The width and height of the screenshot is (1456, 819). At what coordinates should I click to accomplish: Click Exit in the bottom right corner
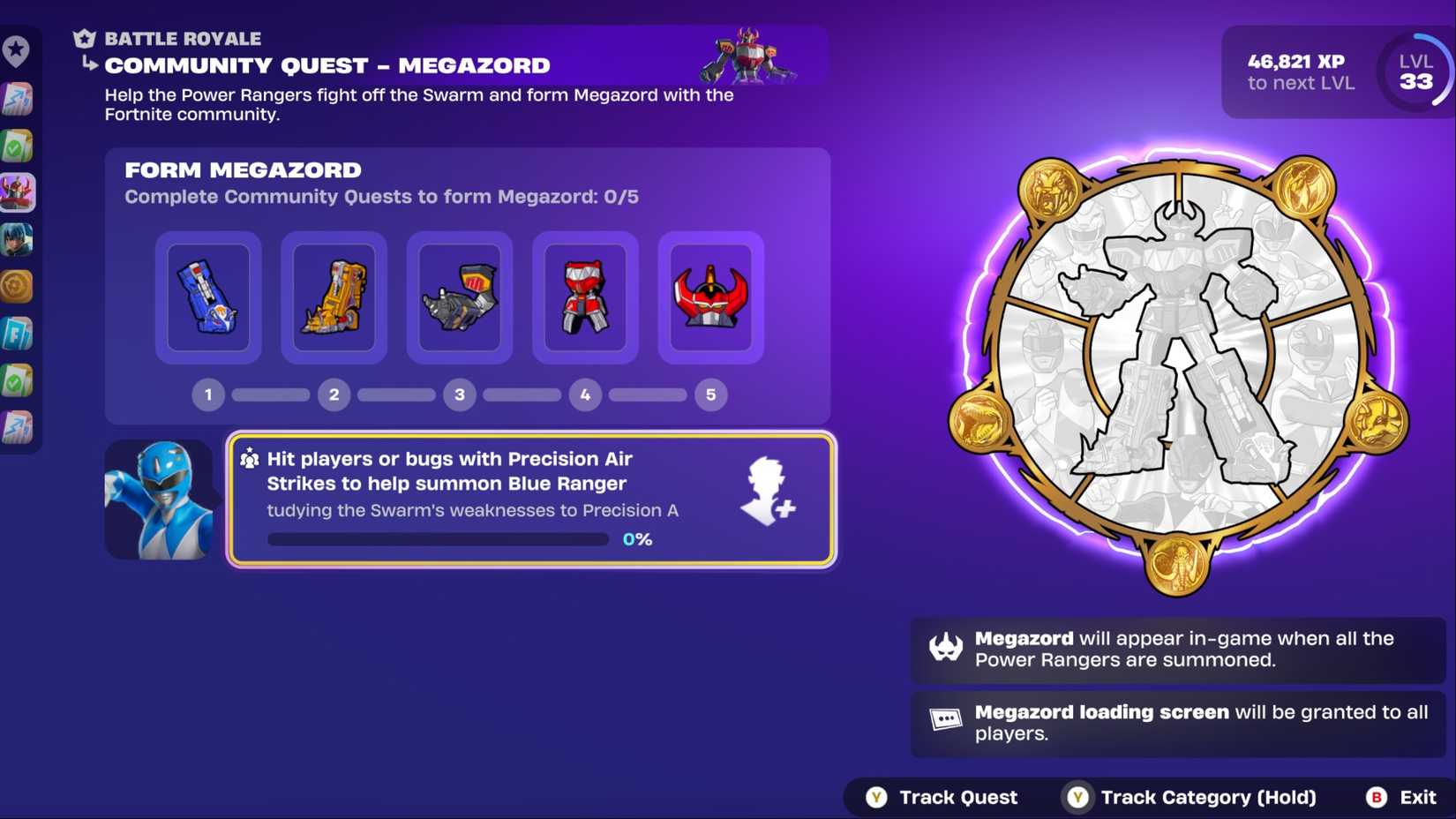click(x=1403, y=797)
